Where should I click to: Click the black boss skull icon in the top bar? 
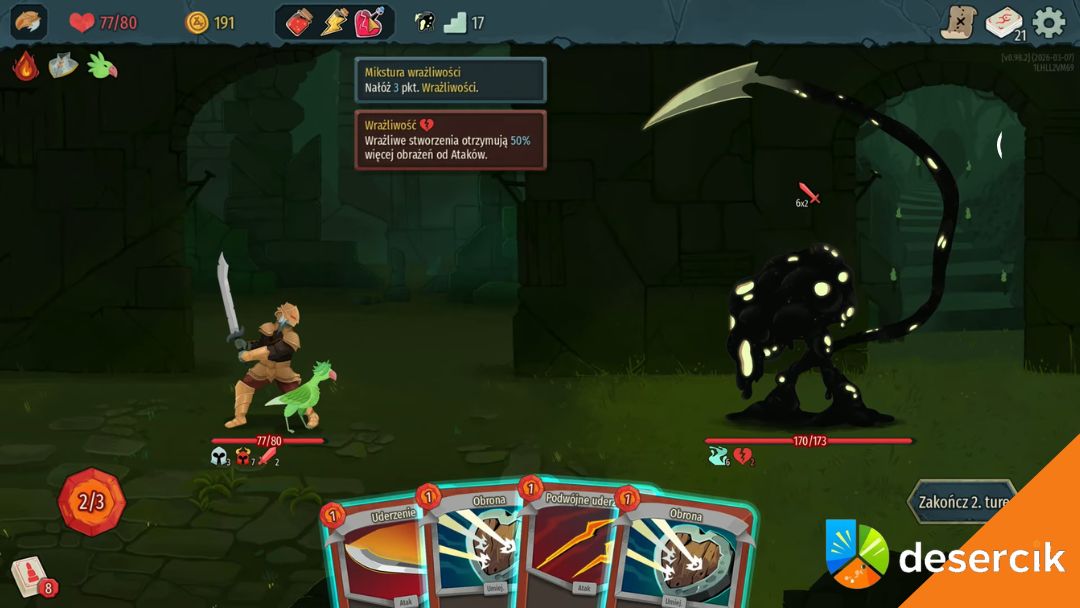(x=425, y=22)
